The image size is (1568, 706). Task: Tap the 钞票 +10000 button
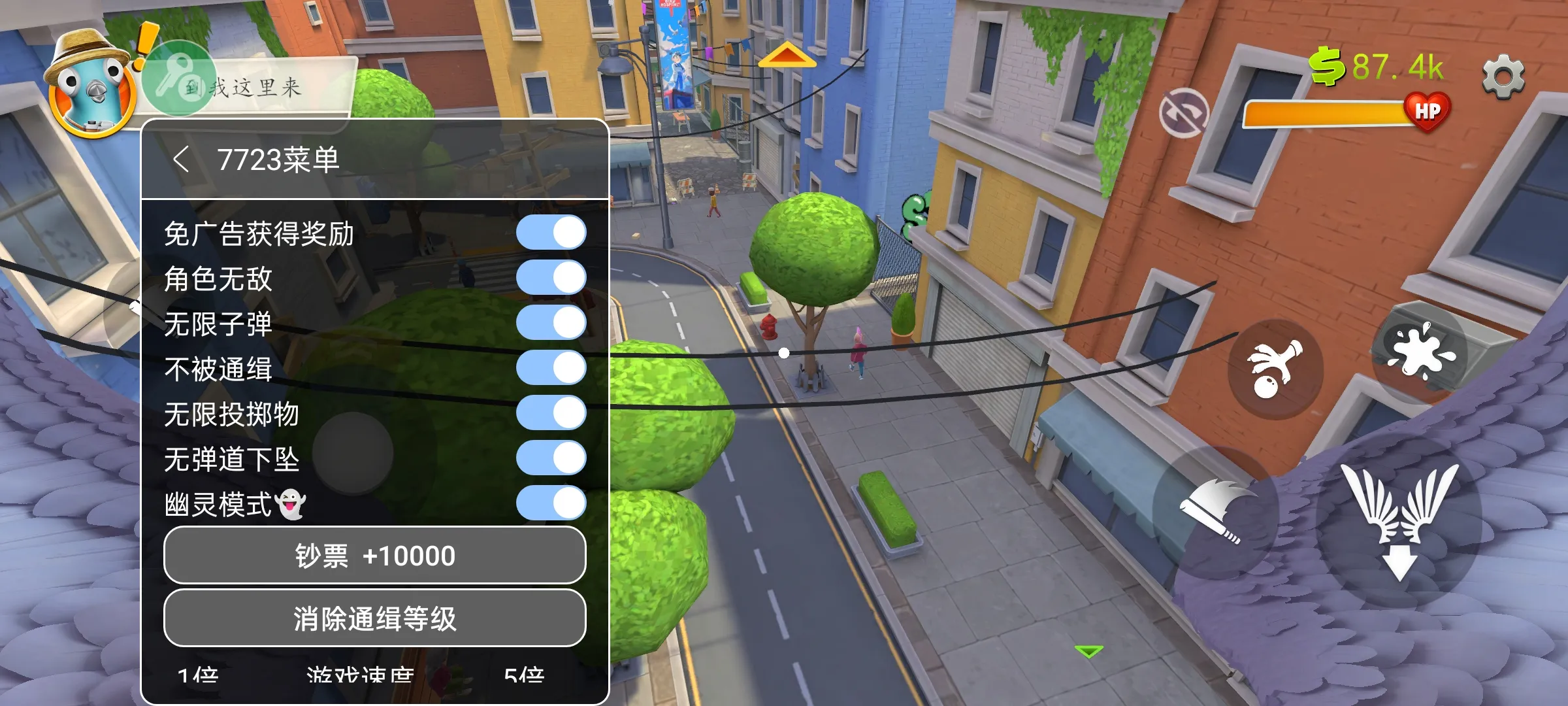pyautogui.click(x=374, y=556)
